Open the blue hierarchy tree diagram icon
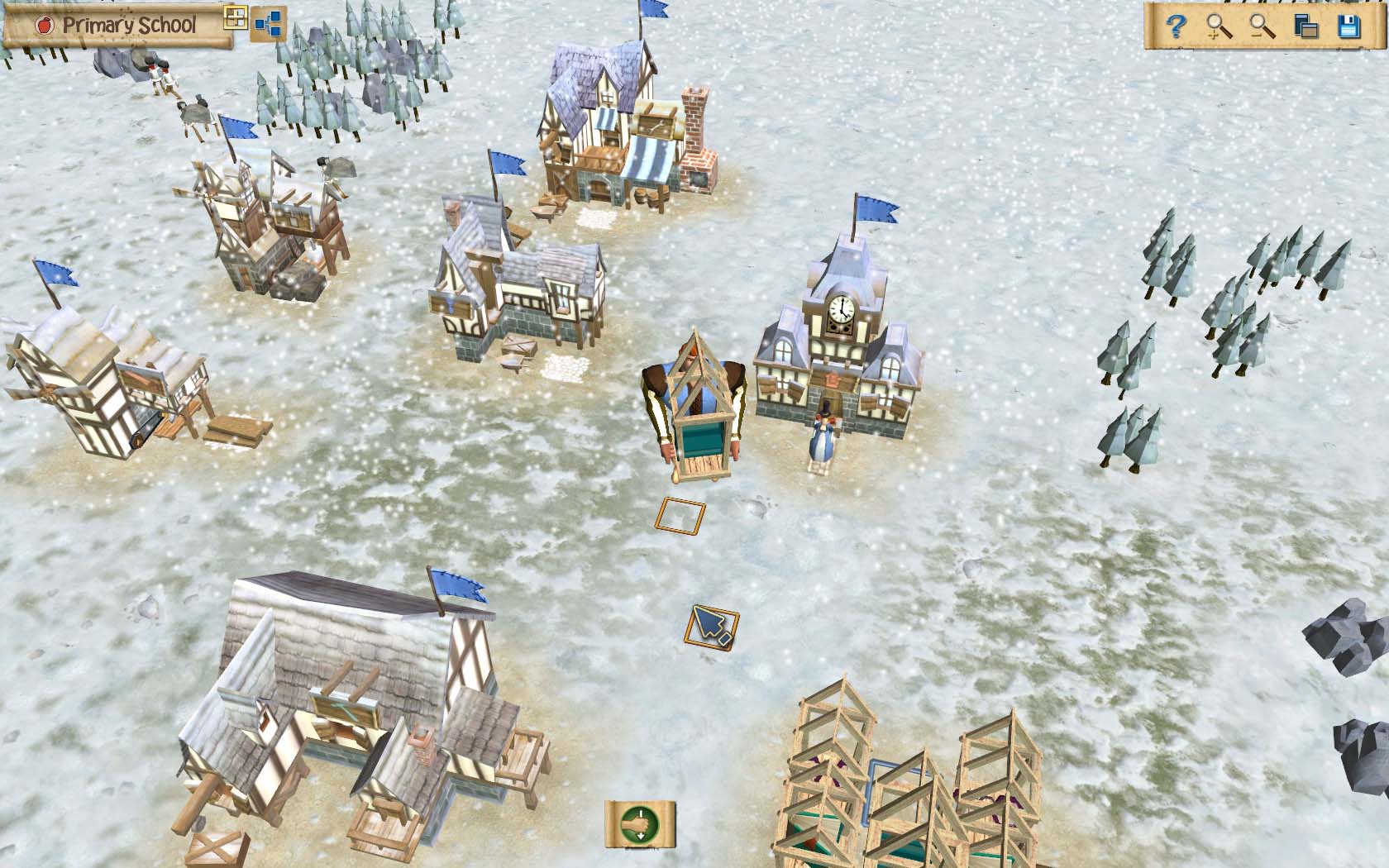 268,25
